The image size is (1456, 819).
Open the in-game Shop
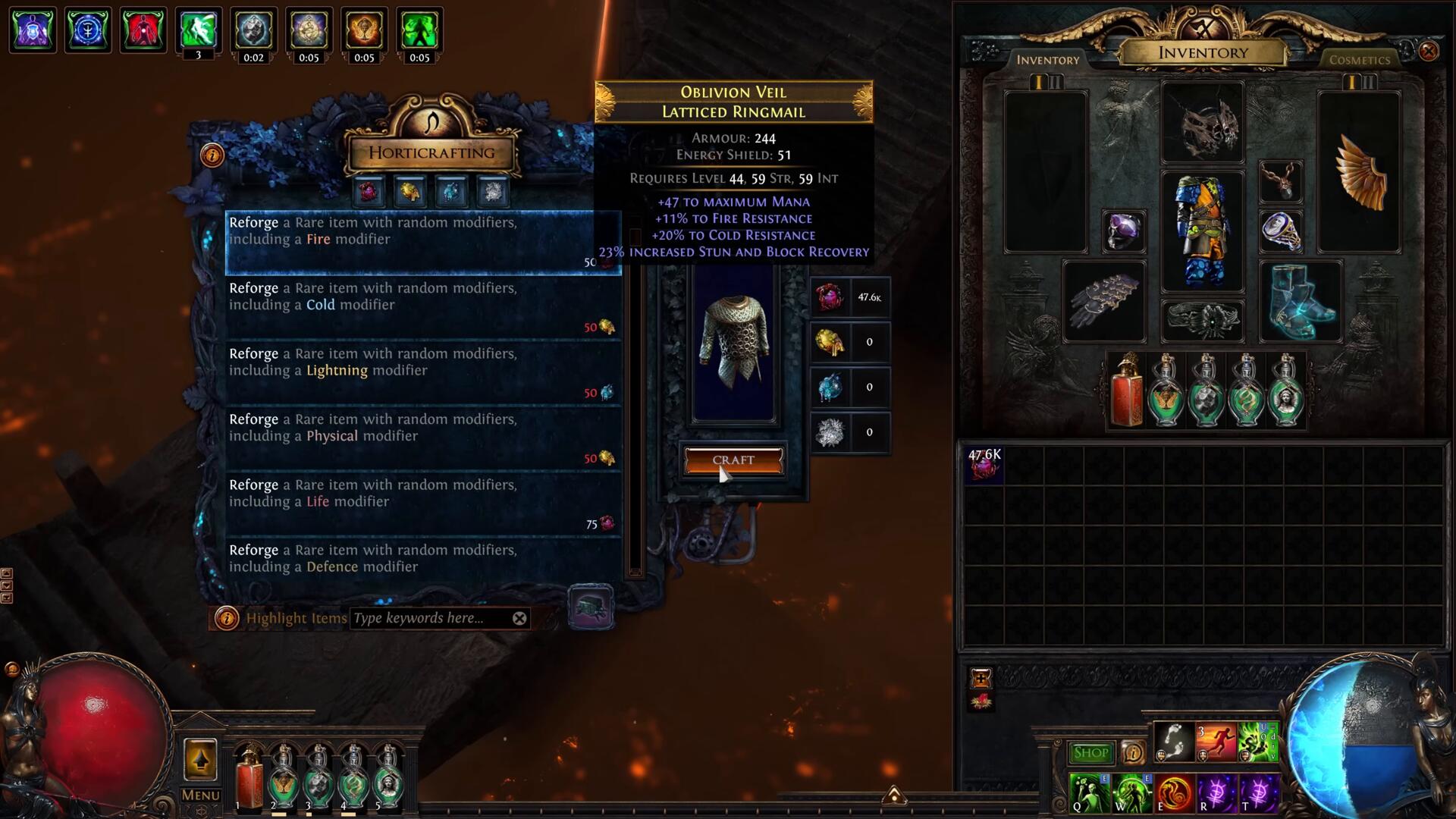pyautogui.click(x=1090, y=752)
